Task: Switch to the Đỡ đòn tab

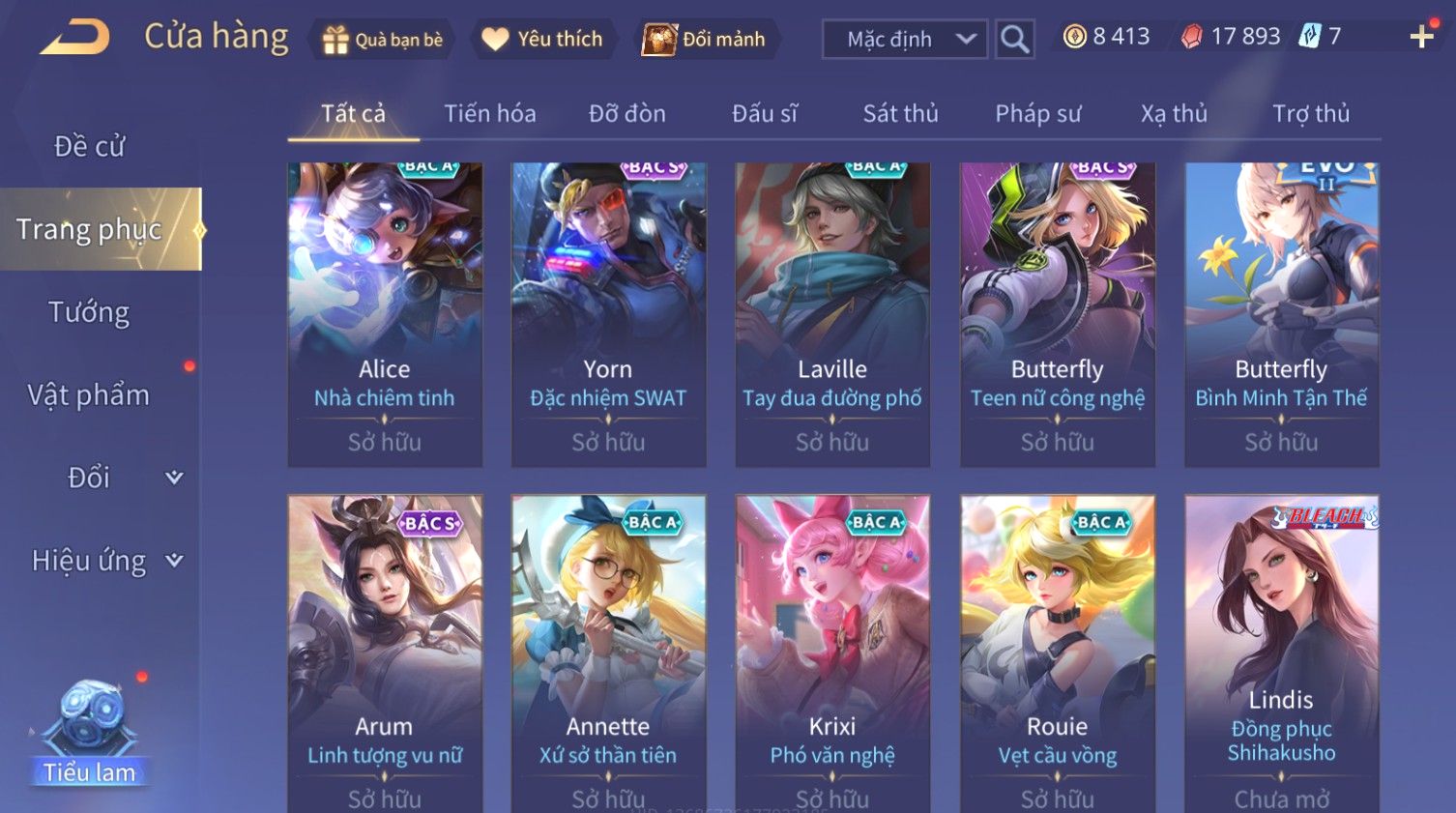Action: pos(626,114)
